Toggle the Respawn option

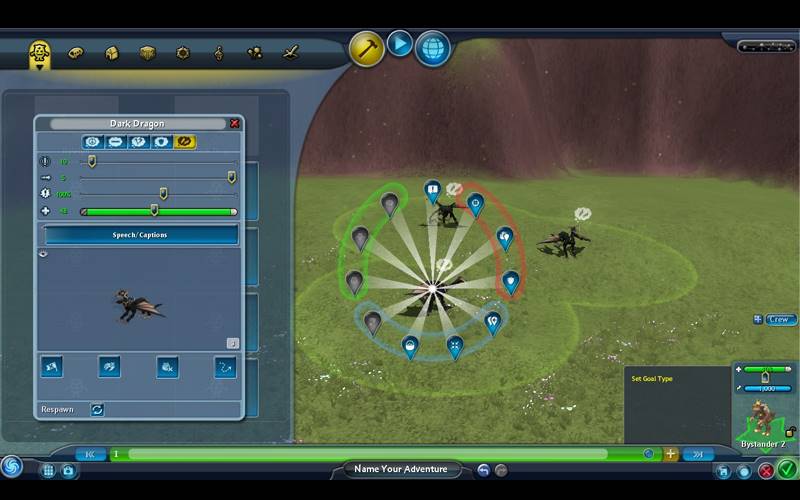[x=97, y=409]
